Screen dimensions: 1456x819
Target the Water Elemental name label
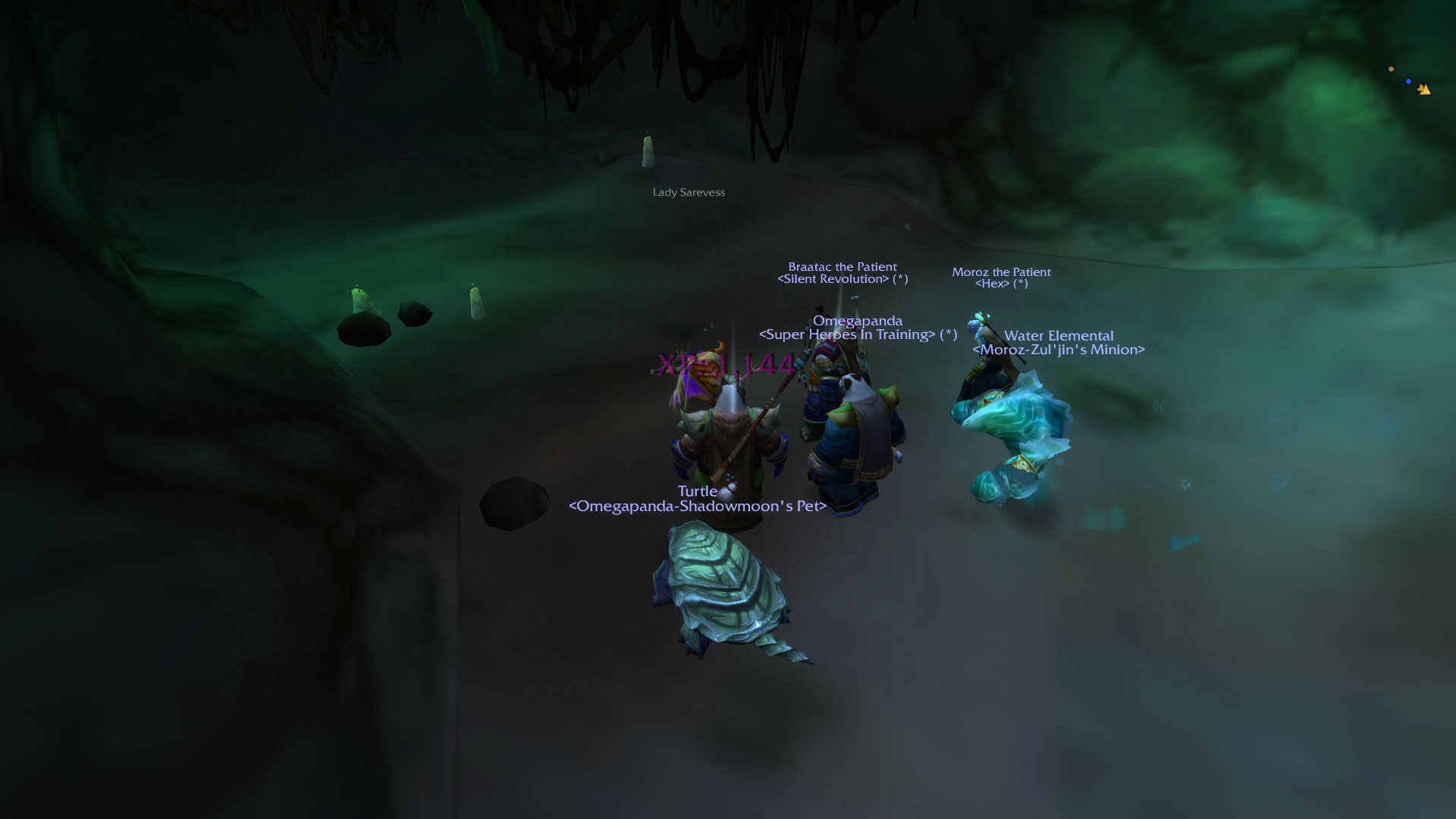(1058, 336)
